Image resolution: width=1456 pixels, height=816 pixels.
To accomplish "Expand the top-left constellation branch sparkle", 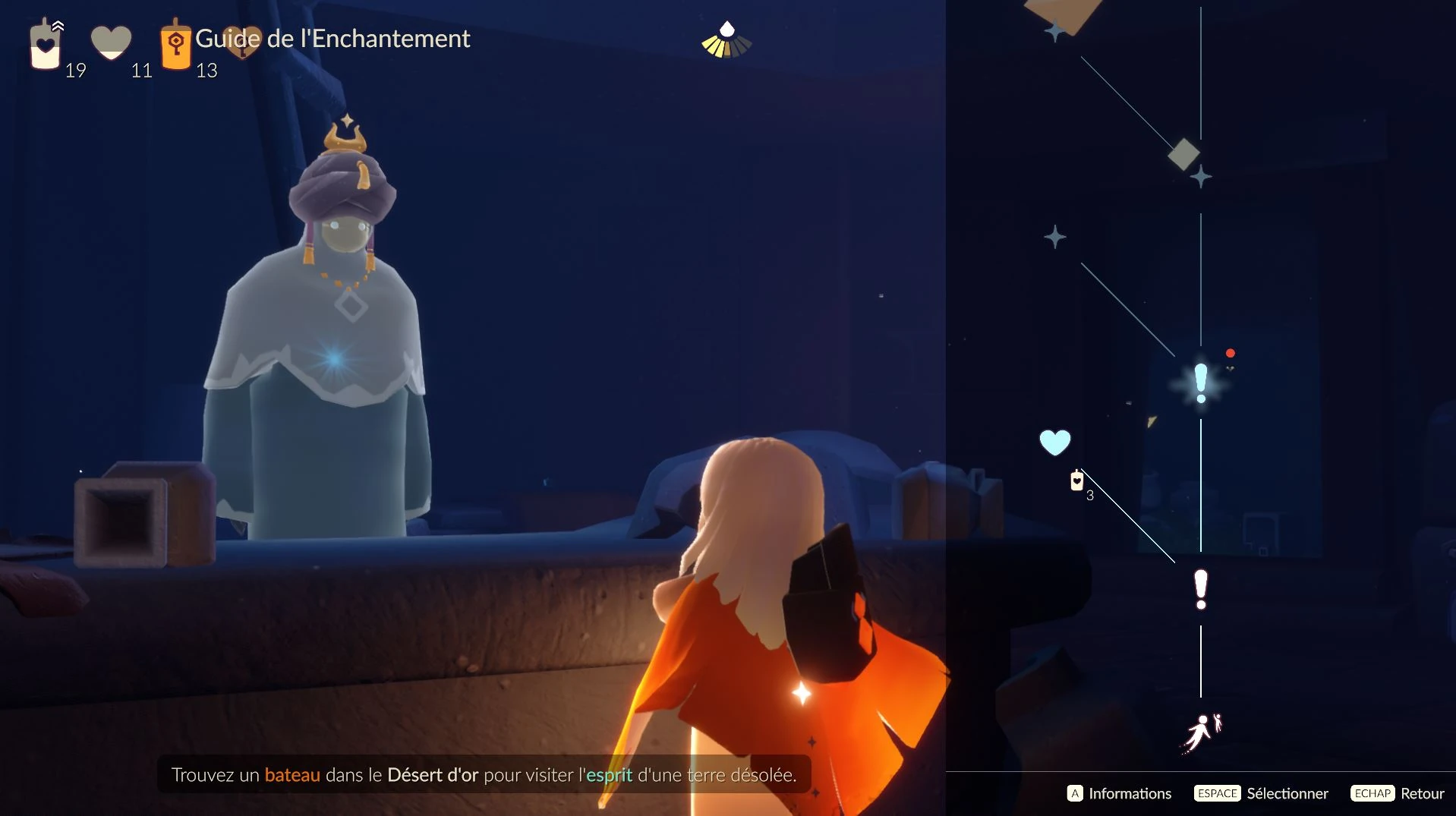I will [1055, 30].
